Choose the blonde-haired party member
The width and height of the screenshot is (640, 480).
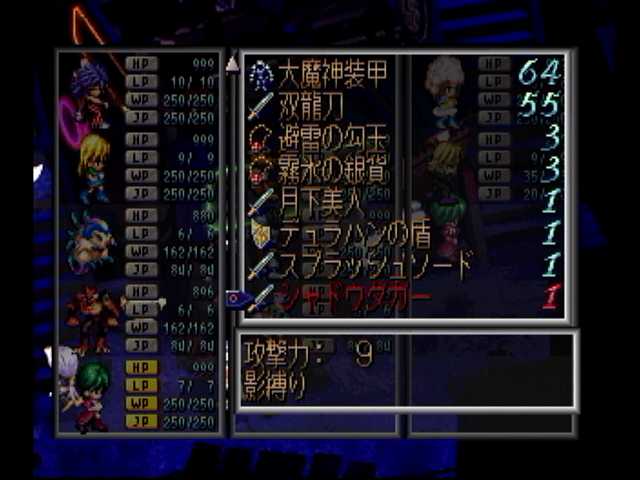point(94,167)
